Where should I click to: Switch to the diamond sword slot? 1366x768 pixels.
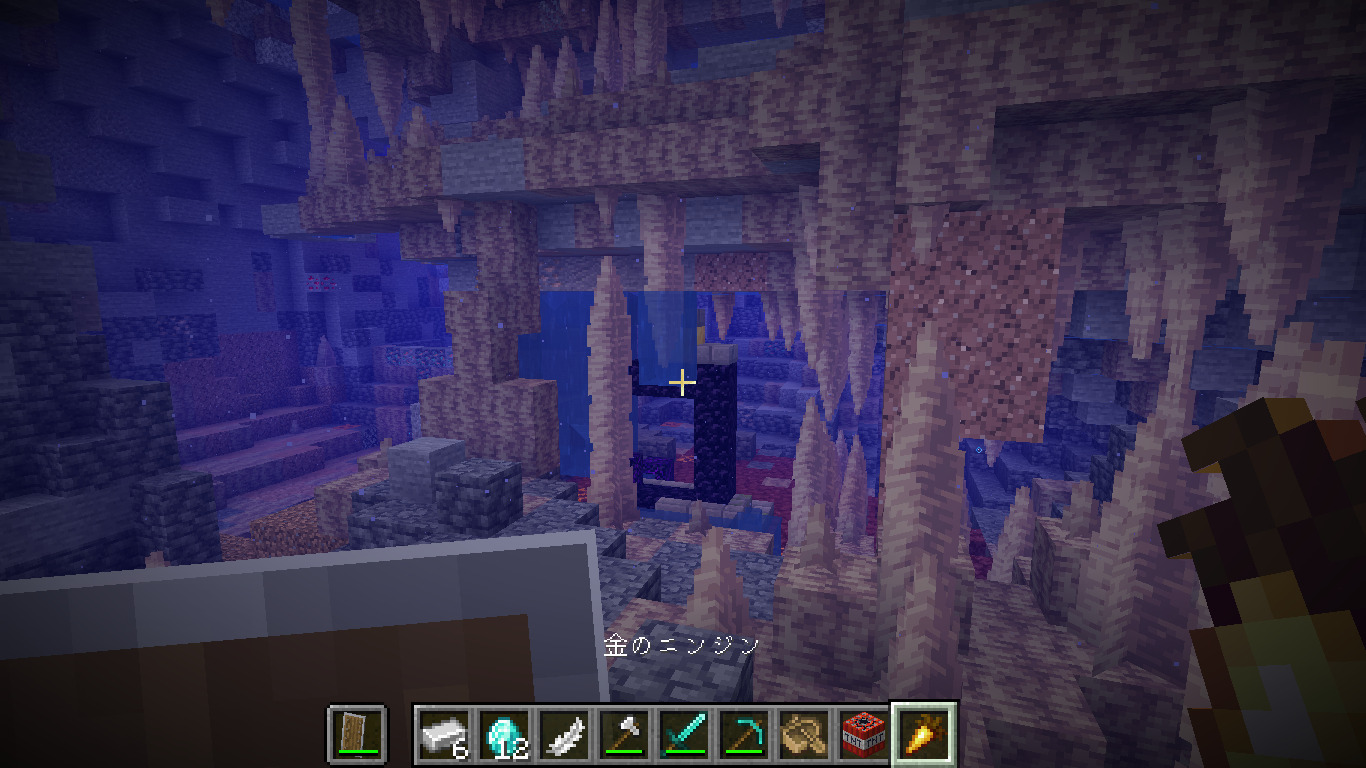[684, 734]
